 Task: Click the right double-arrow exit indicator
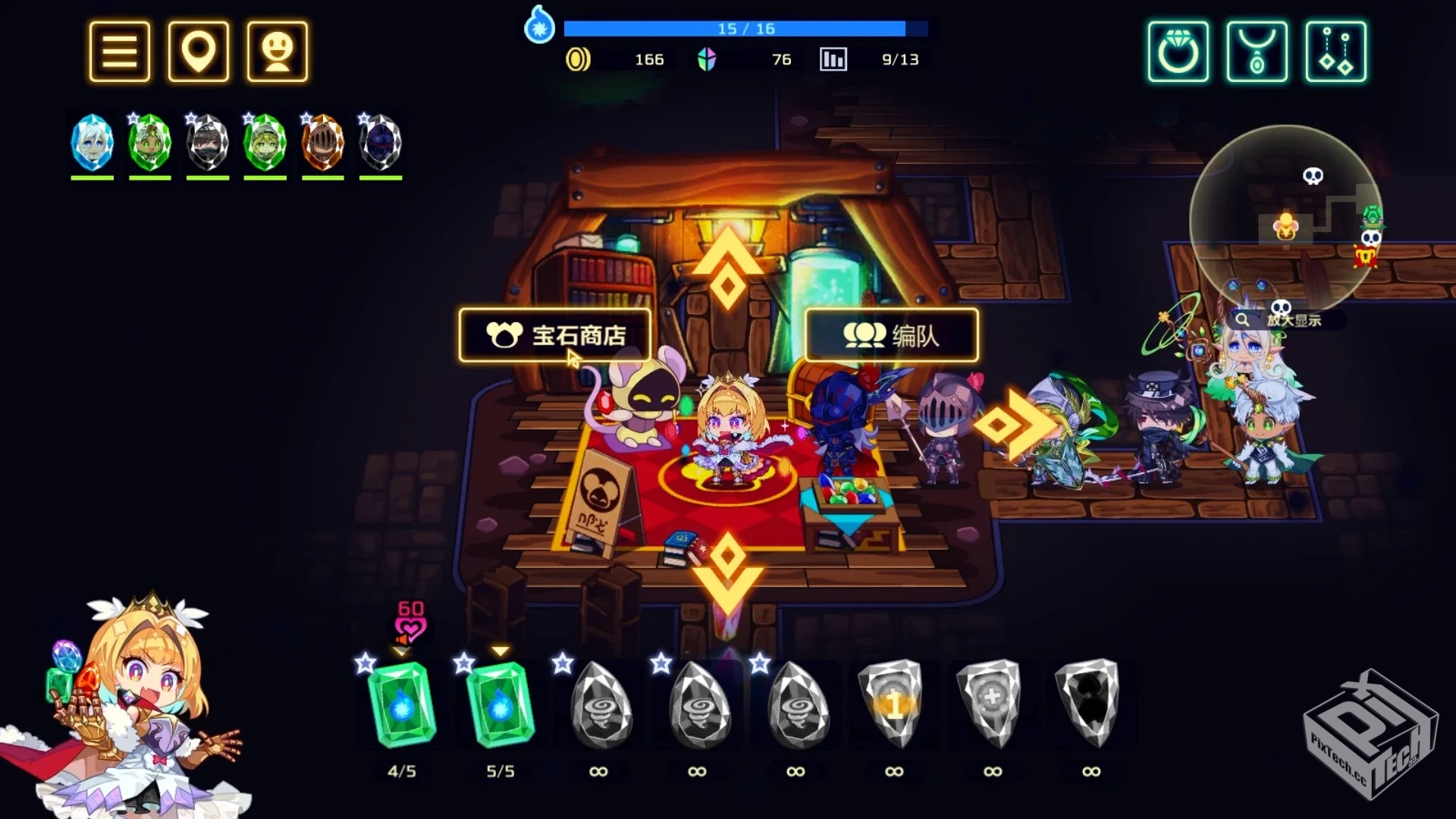(1016, 425)
